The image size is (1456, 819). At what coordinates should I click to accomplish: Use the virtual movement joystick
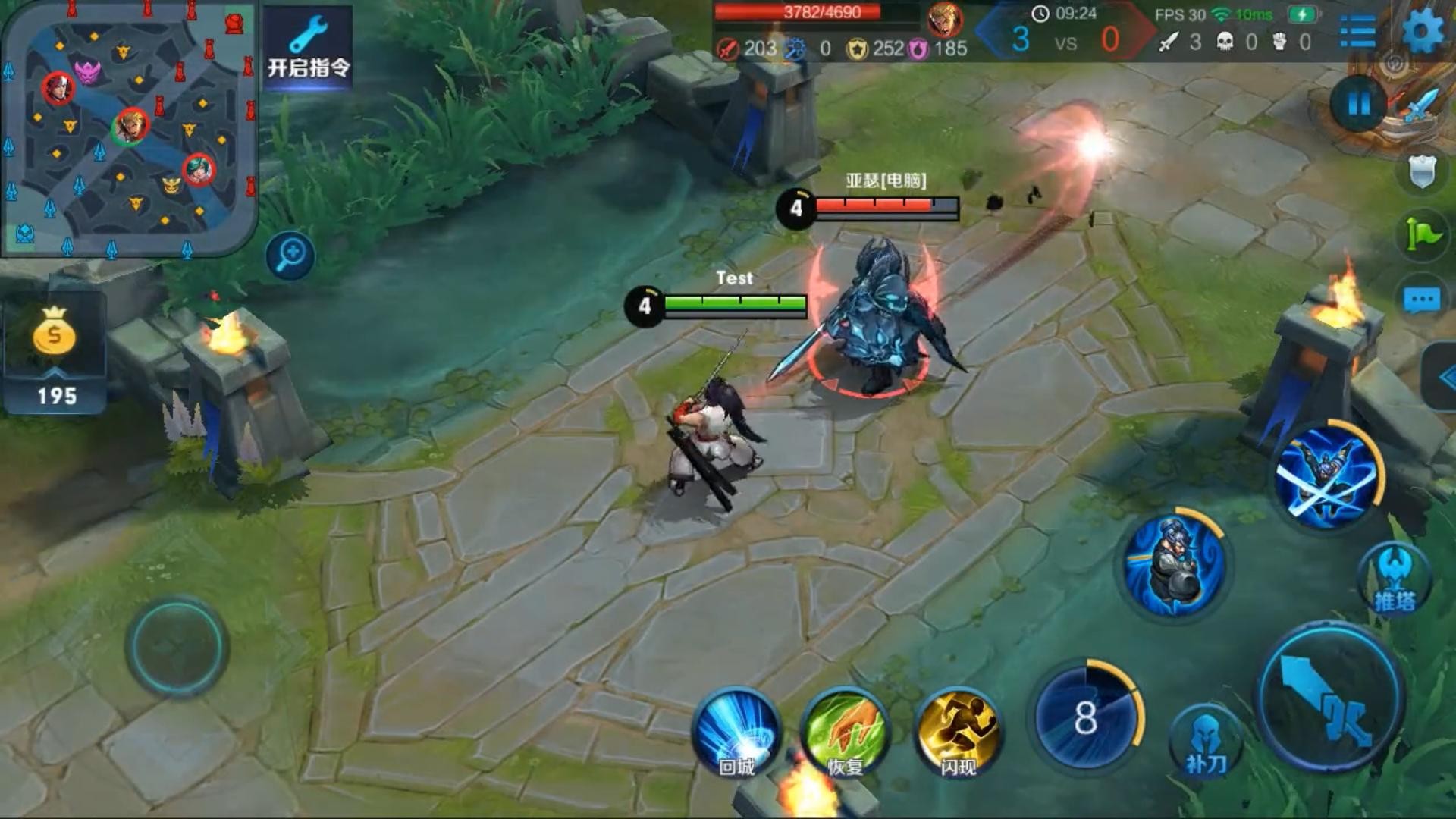coord(177,646)
